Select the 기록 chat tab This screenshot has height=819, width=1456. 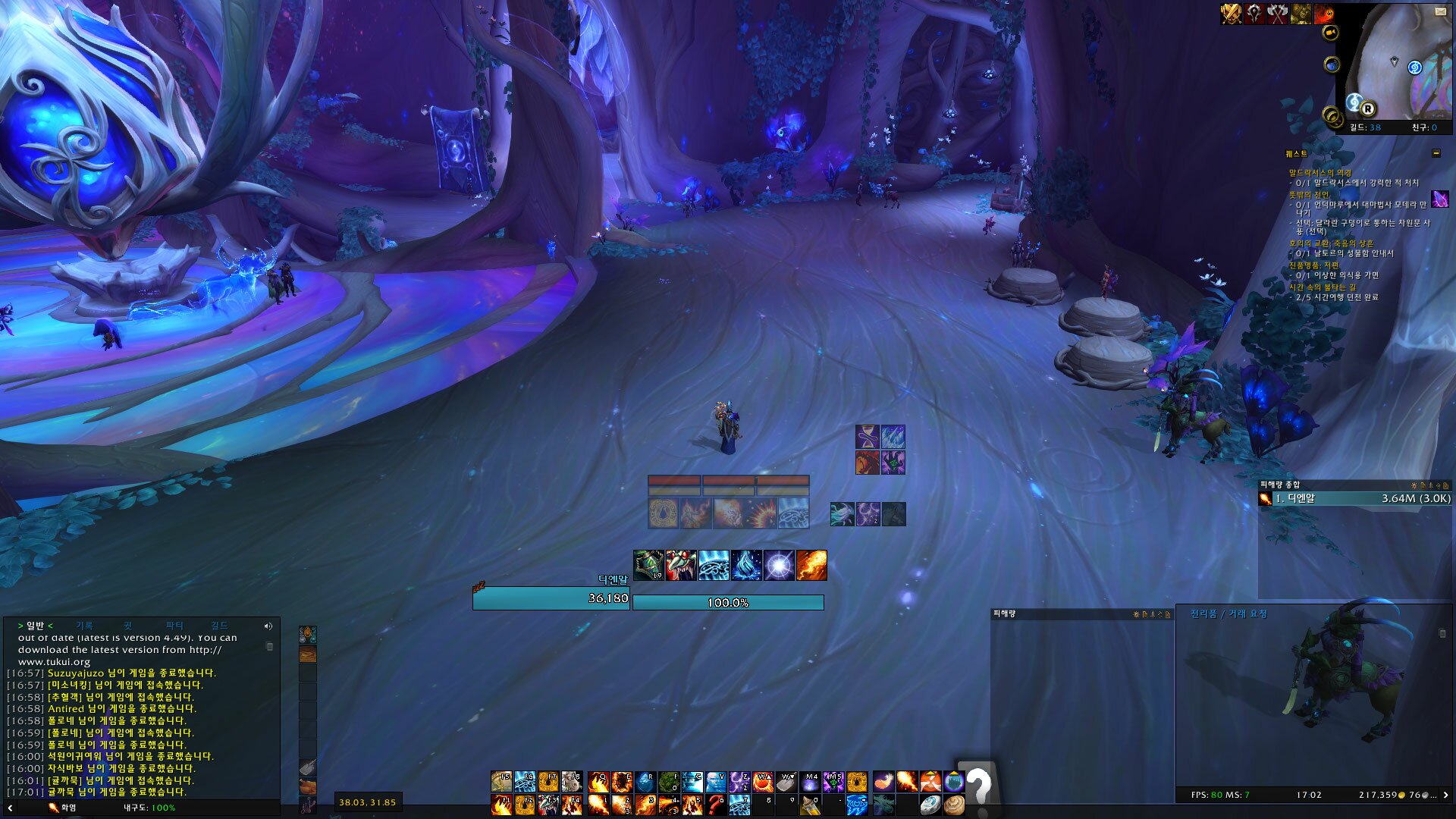point(84,626)
